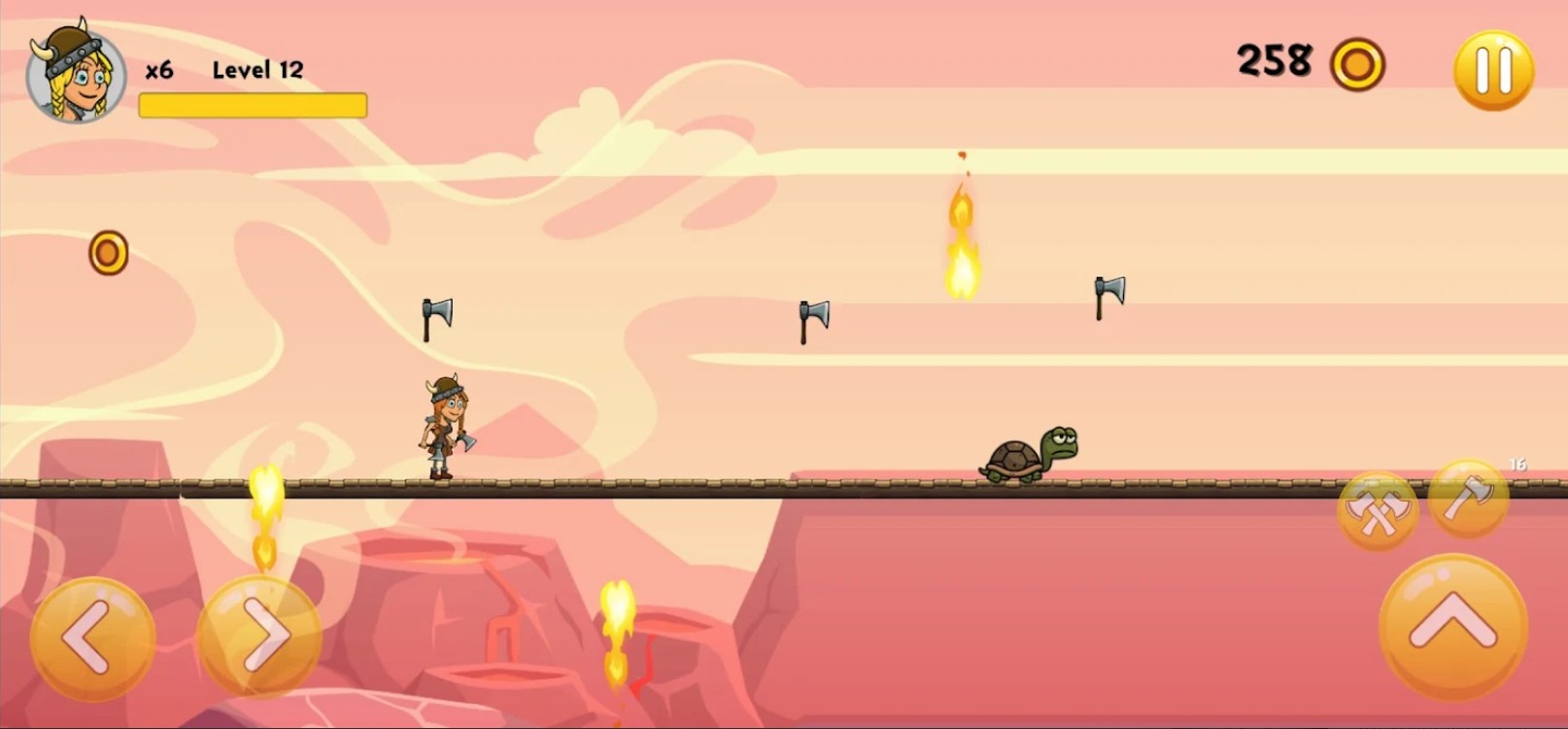Click the Viking girl character portrait
1568x729 pixels.
[76, 74]
